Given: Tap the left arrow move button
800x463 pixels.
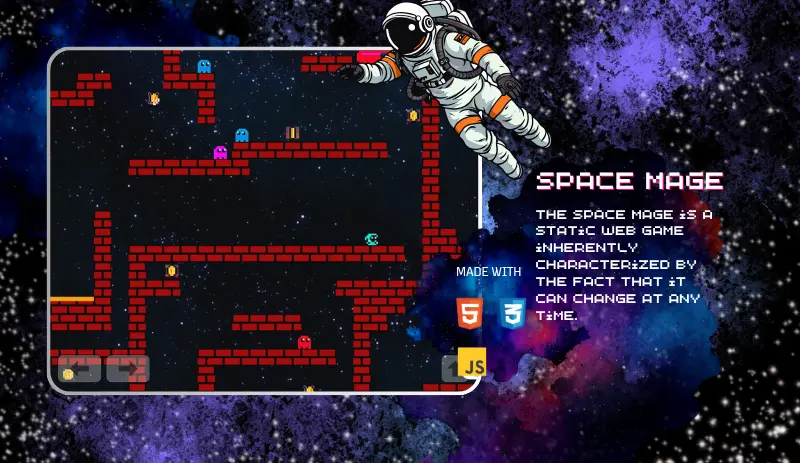Looking at the screenshot, I should 79,369.
